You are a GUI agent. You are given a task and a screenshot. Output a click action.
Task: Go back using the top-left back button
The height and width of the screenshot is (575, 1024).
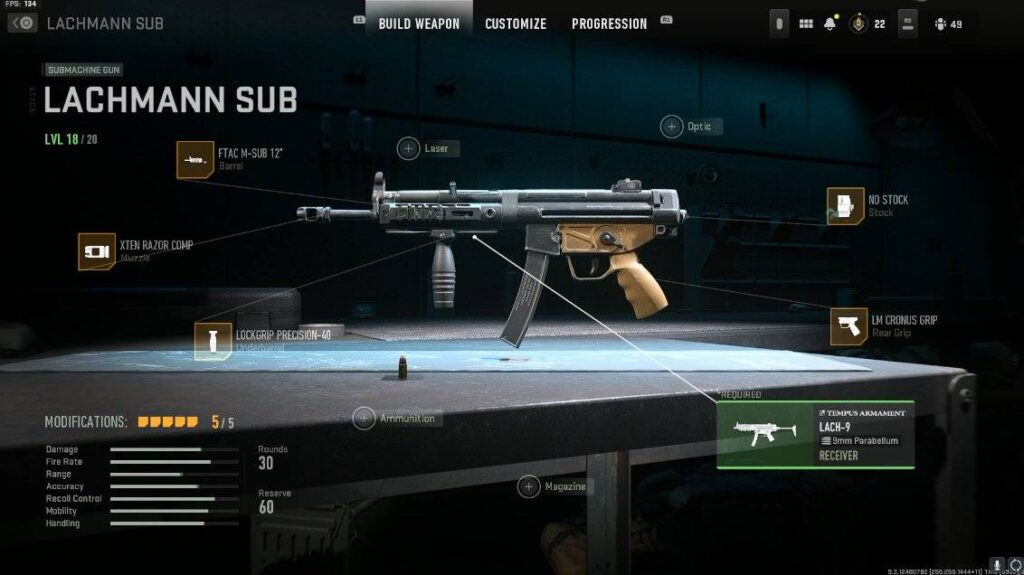(x=22, y=23)
